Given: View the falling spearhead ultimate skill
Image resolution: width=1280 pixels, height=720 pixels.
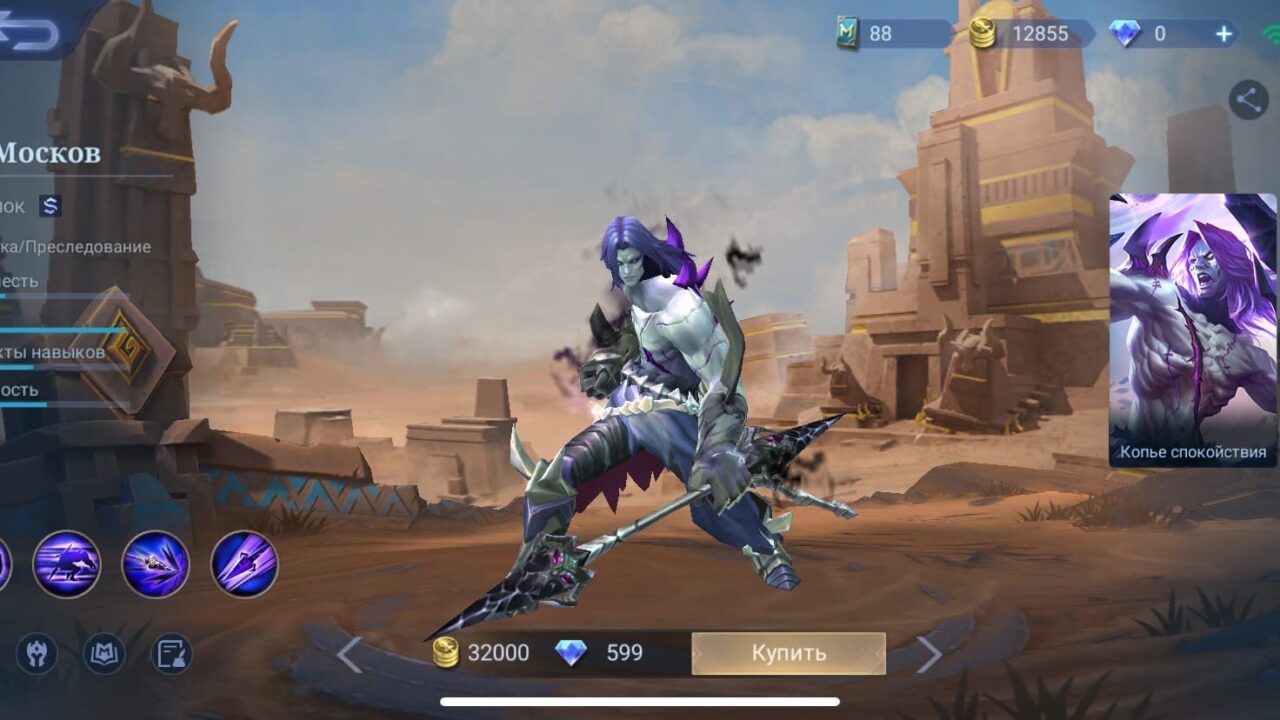Looking at the screenshot, I should click(244, 564).
